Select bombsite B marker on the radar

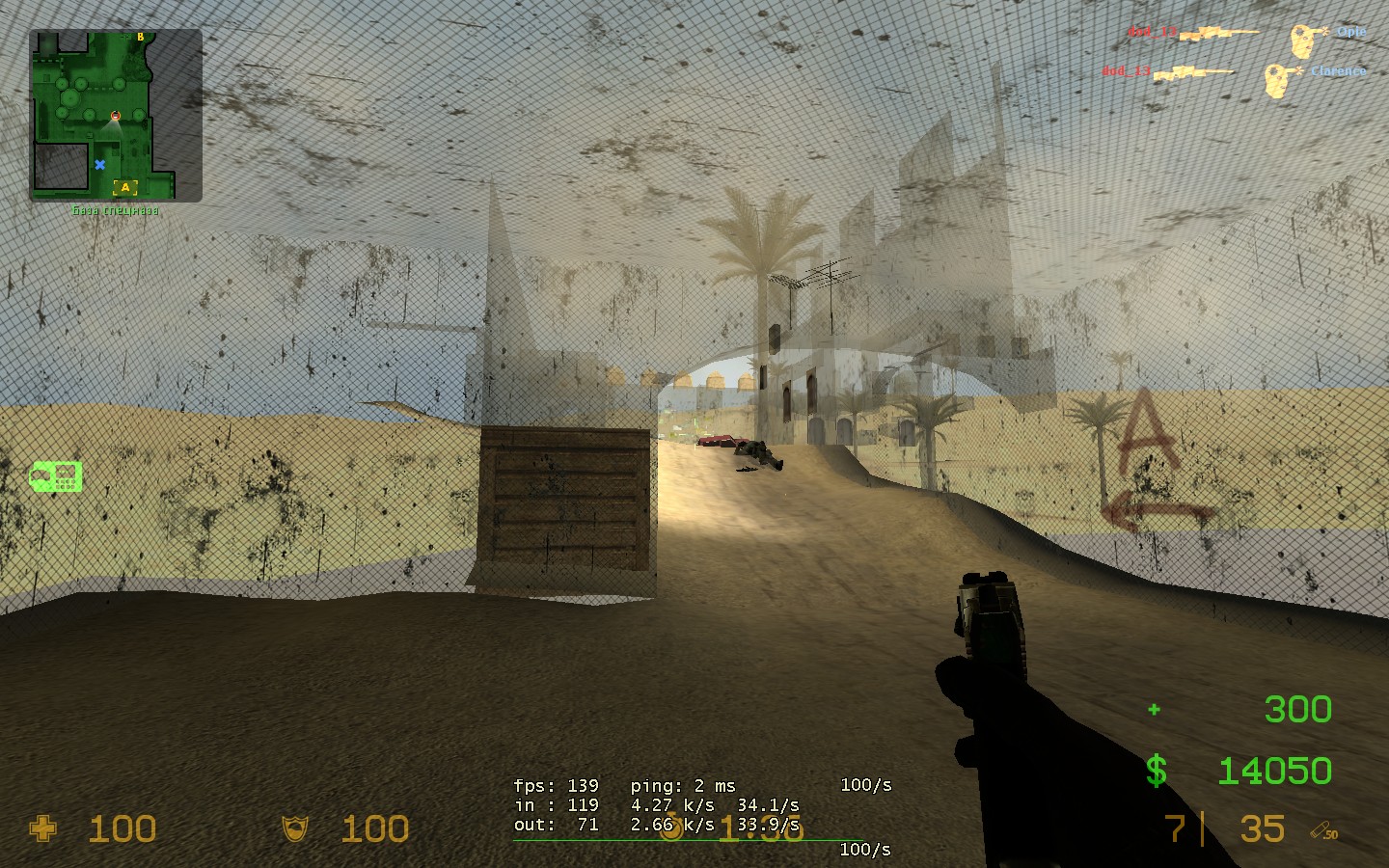point(141,38)
